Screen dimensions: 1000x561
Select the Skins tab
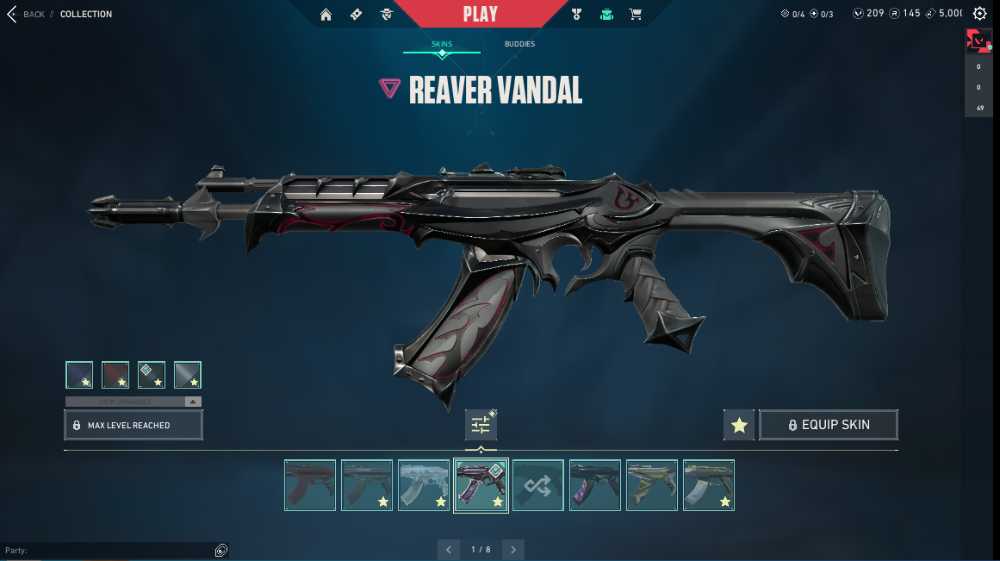441,44
